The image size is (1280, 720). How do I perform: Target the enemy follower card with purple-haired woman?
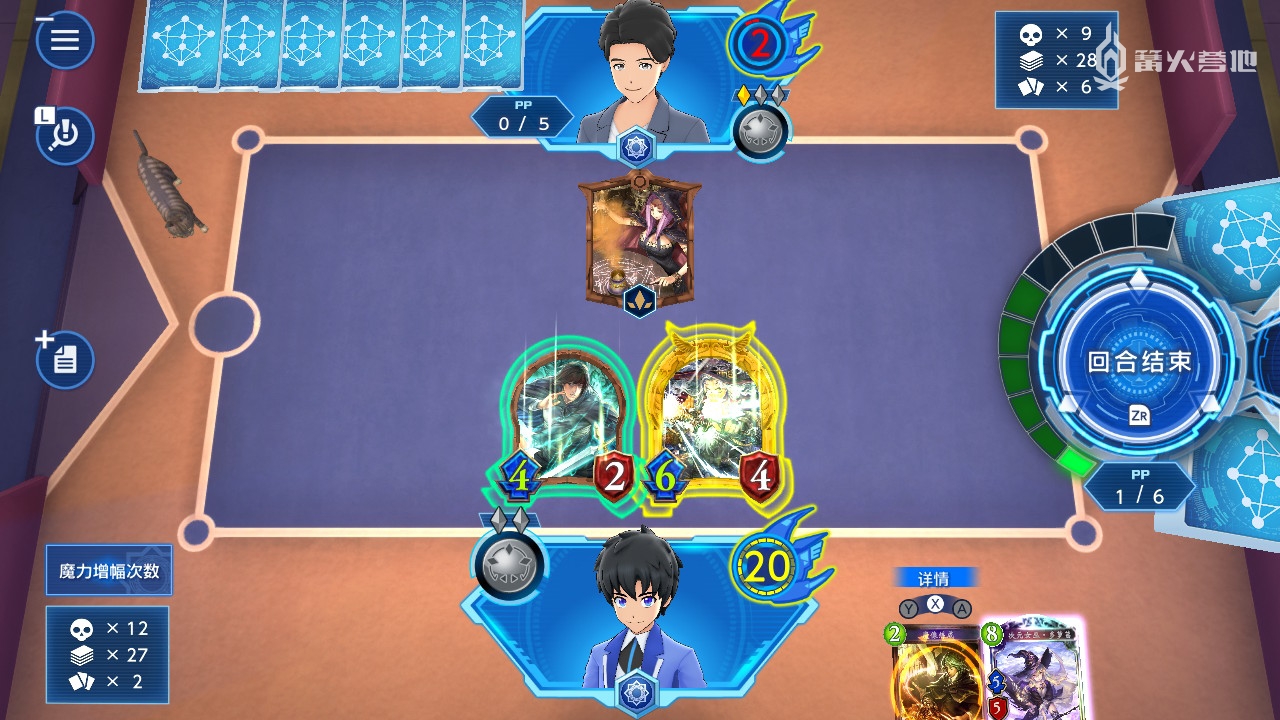pos(640,240)
